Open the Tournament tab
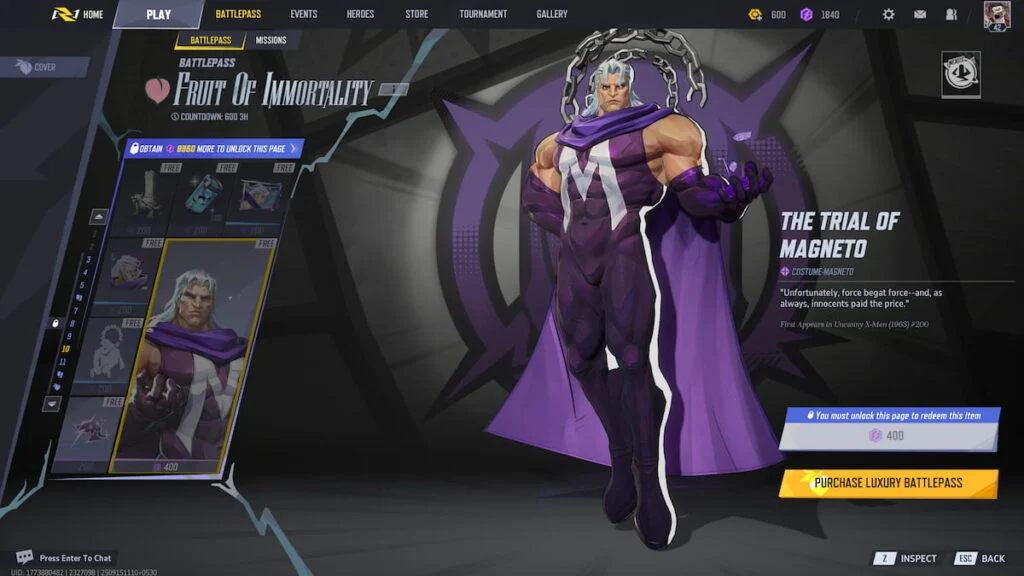 pyautogui.click(x=483, y=14)
